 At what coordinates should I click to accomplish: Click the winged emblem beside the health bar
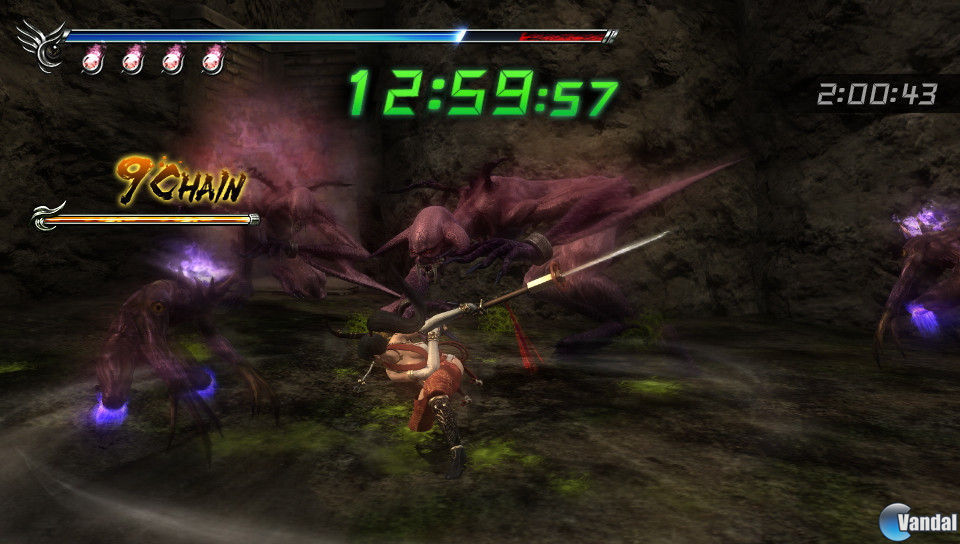(x=41, y=45)
